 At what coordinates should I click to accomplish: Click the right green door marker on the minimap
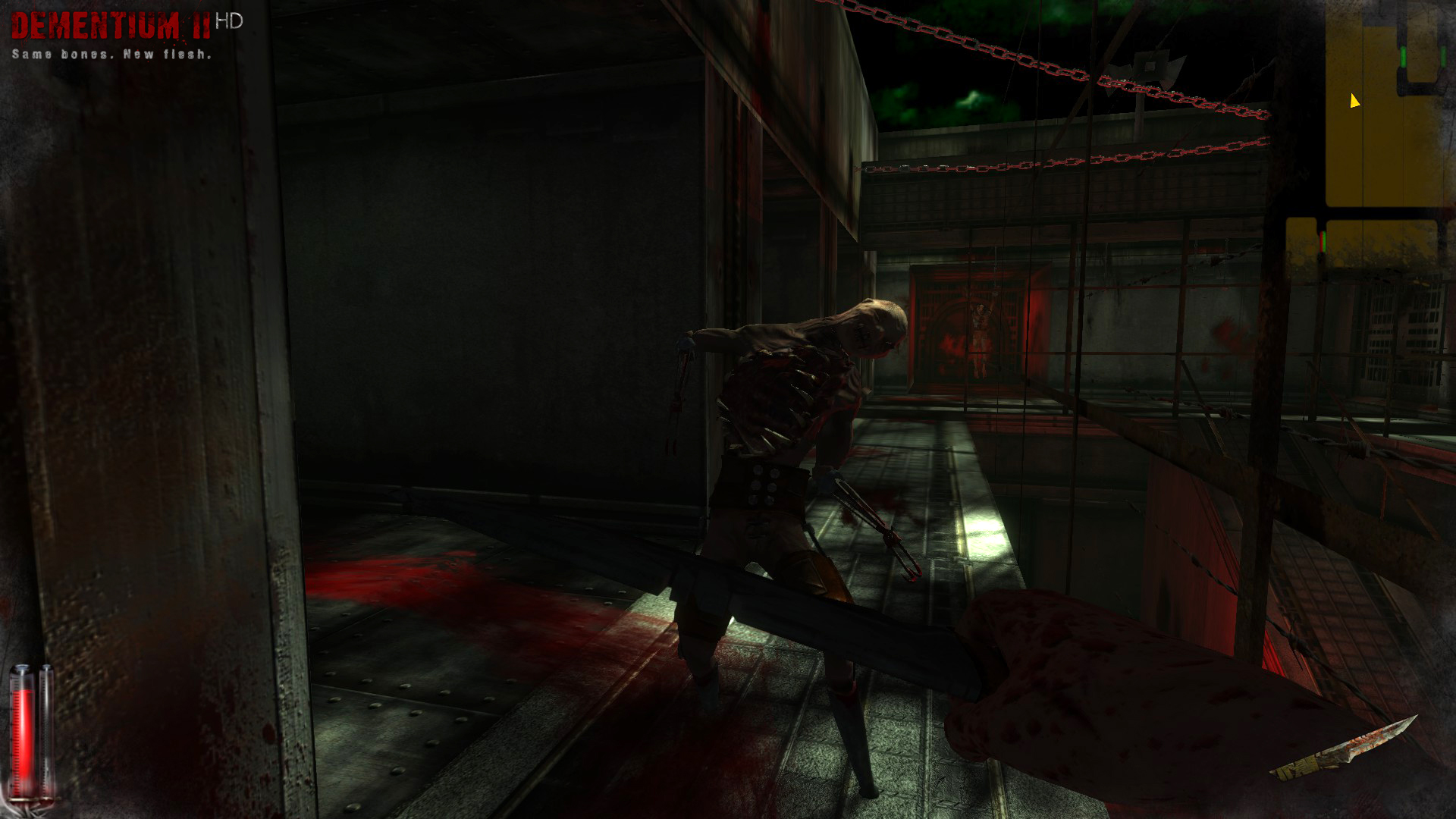(1443, 56)
